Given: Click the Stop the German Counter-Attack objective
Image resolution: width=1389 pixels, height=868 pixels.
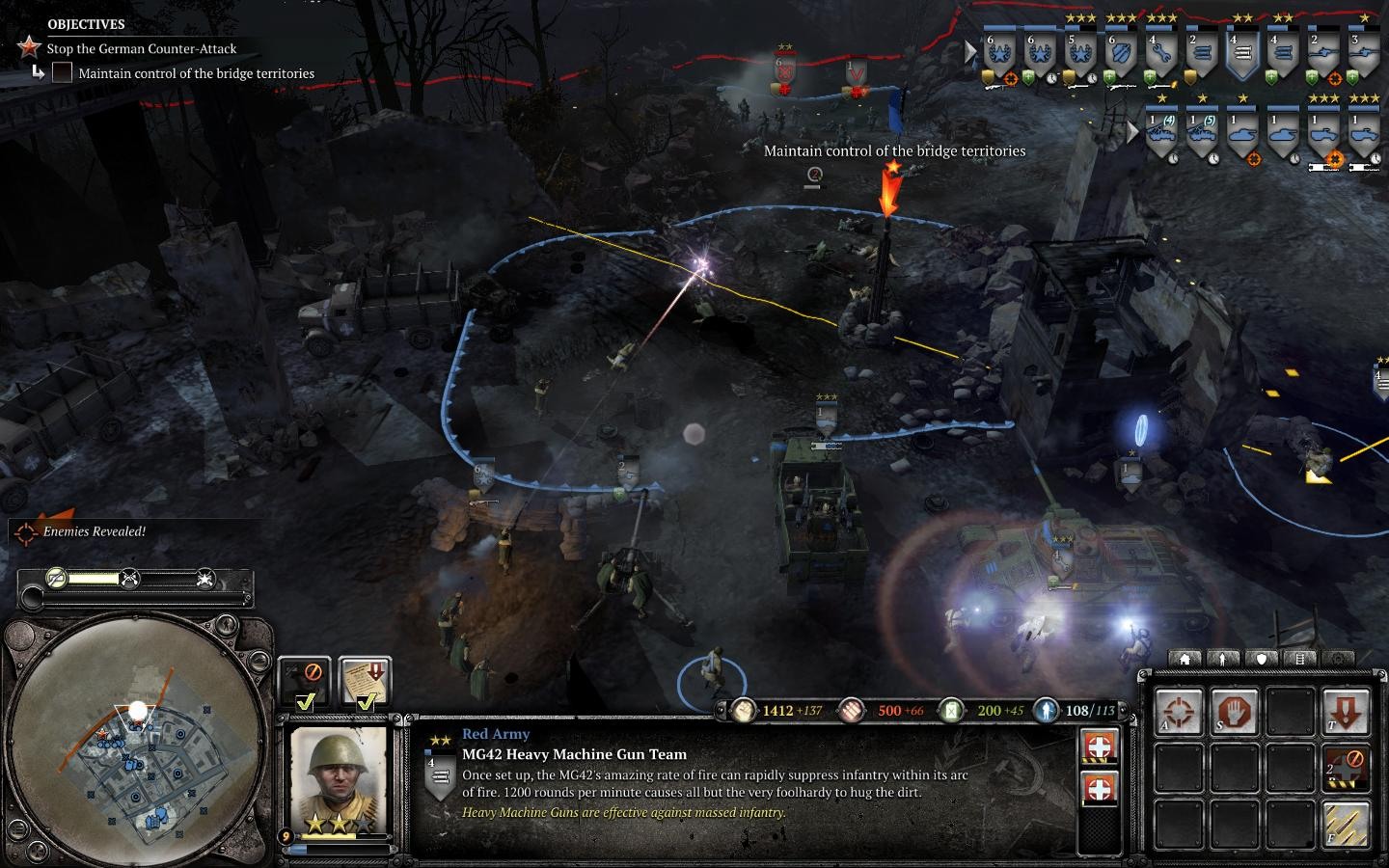Looking at the screenshot, I should pos(141,48).
